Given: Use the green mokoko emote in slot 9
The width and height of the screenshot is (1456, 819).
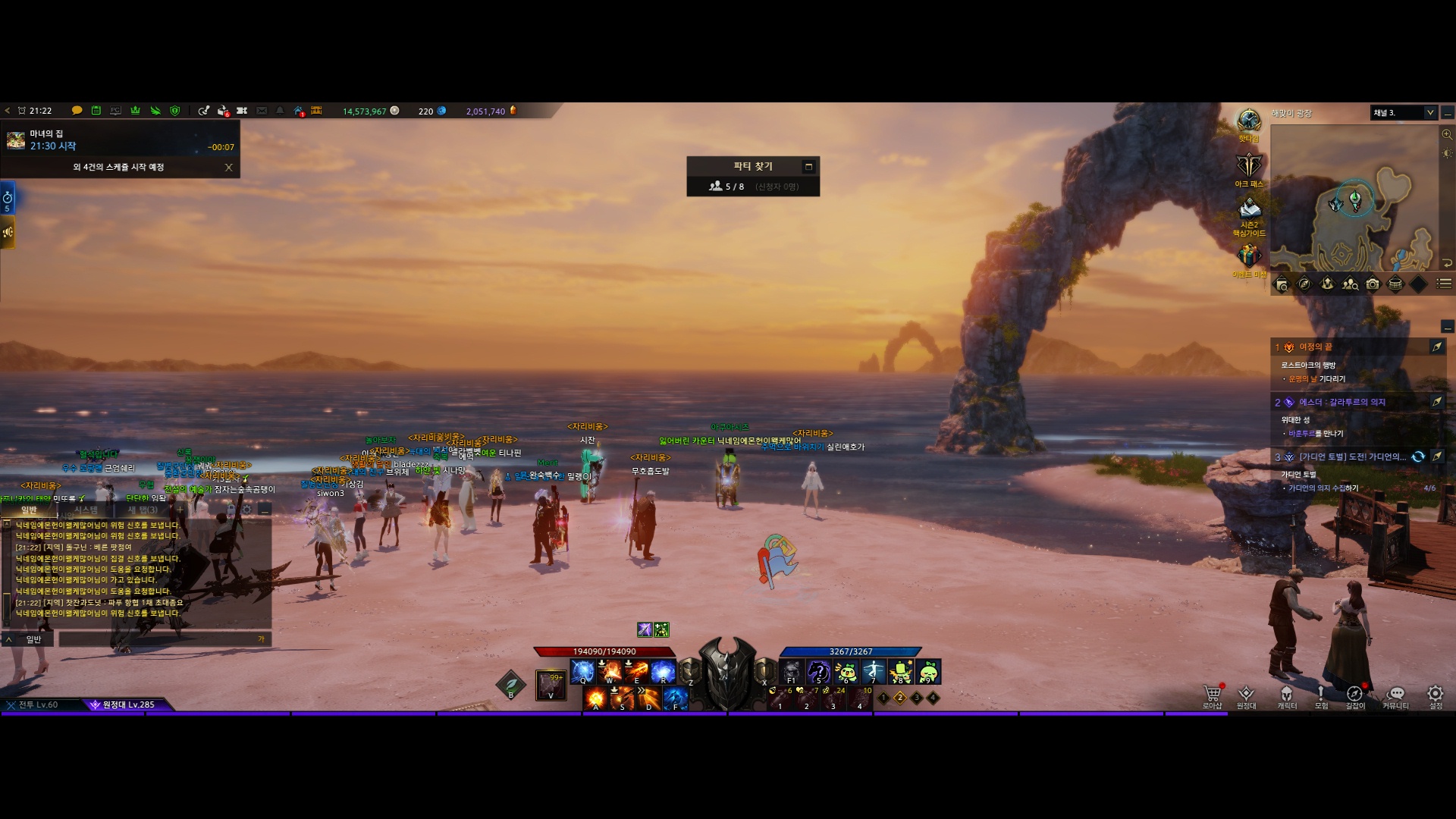Looking at the screenshot, I should point(927,671).
